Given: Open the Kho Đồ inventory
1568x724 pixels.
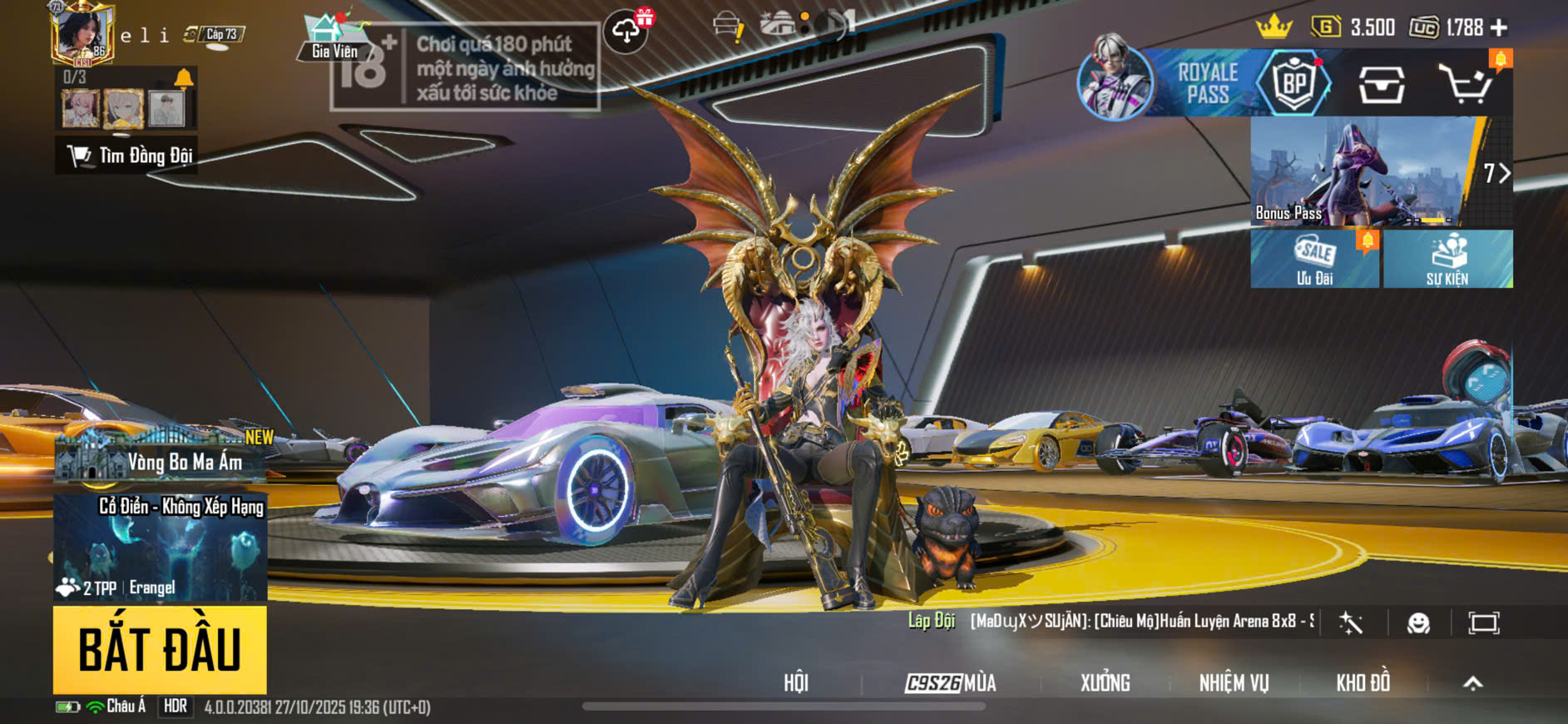Looking at the screenshot, I should click(x=1363, y=683).
